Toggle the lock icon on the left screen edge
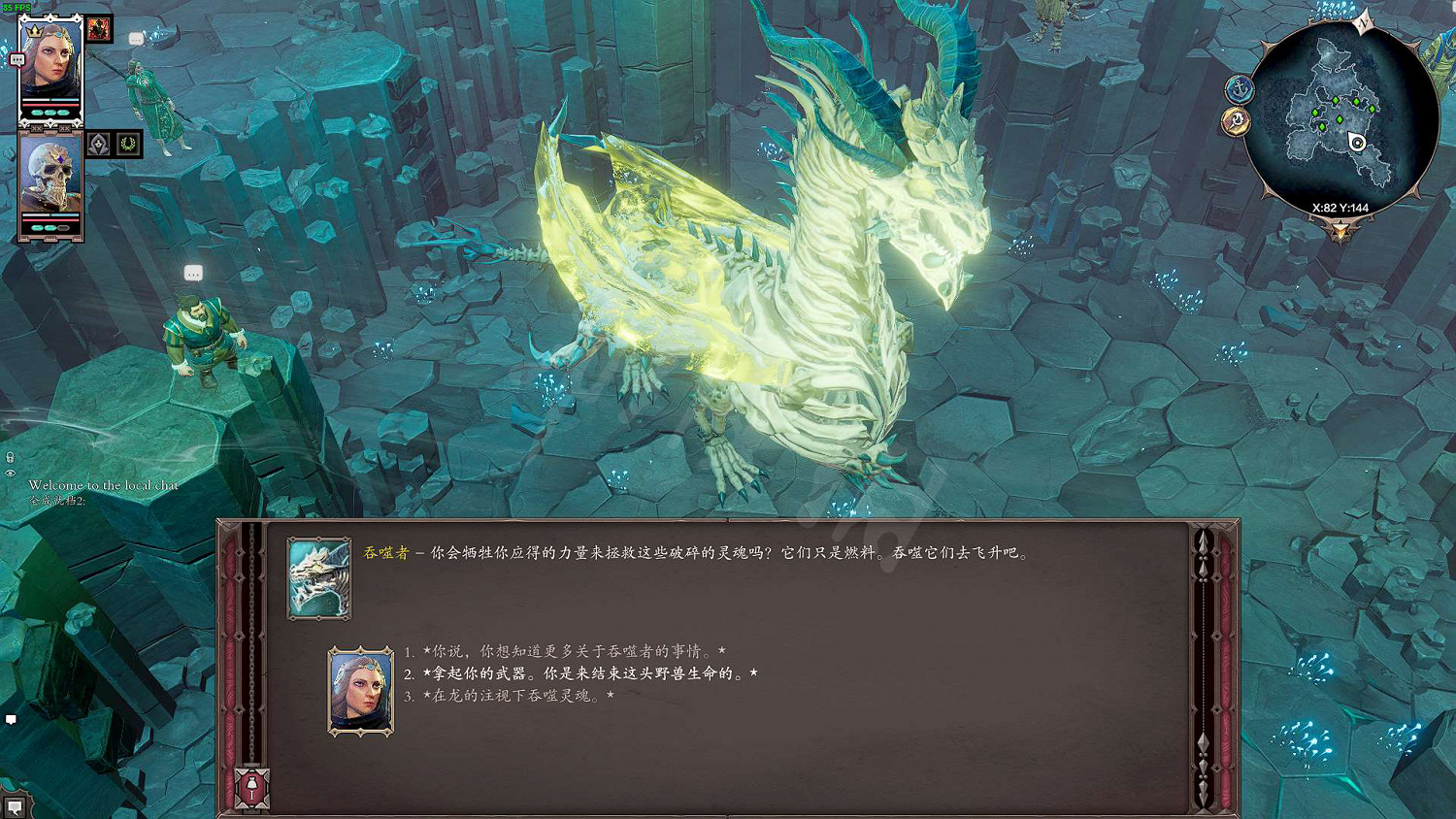Image resolution: width=1456 pixels, height=819 pixels. point(8,456)
